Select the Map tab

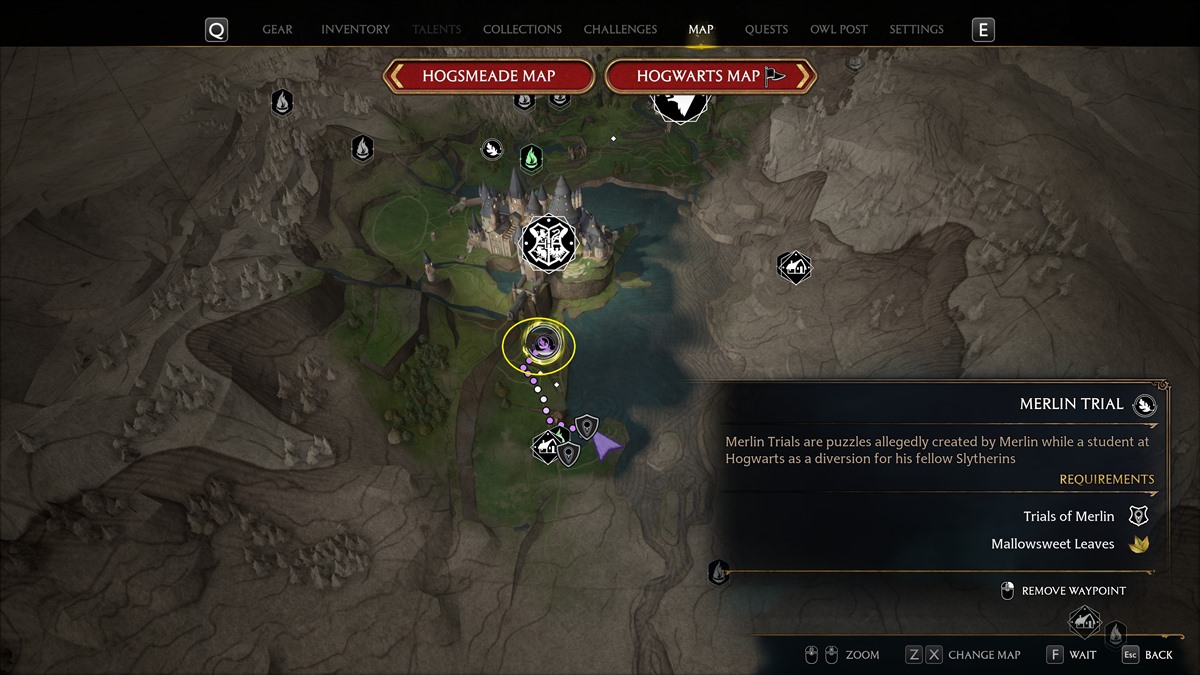pos(701,30)
